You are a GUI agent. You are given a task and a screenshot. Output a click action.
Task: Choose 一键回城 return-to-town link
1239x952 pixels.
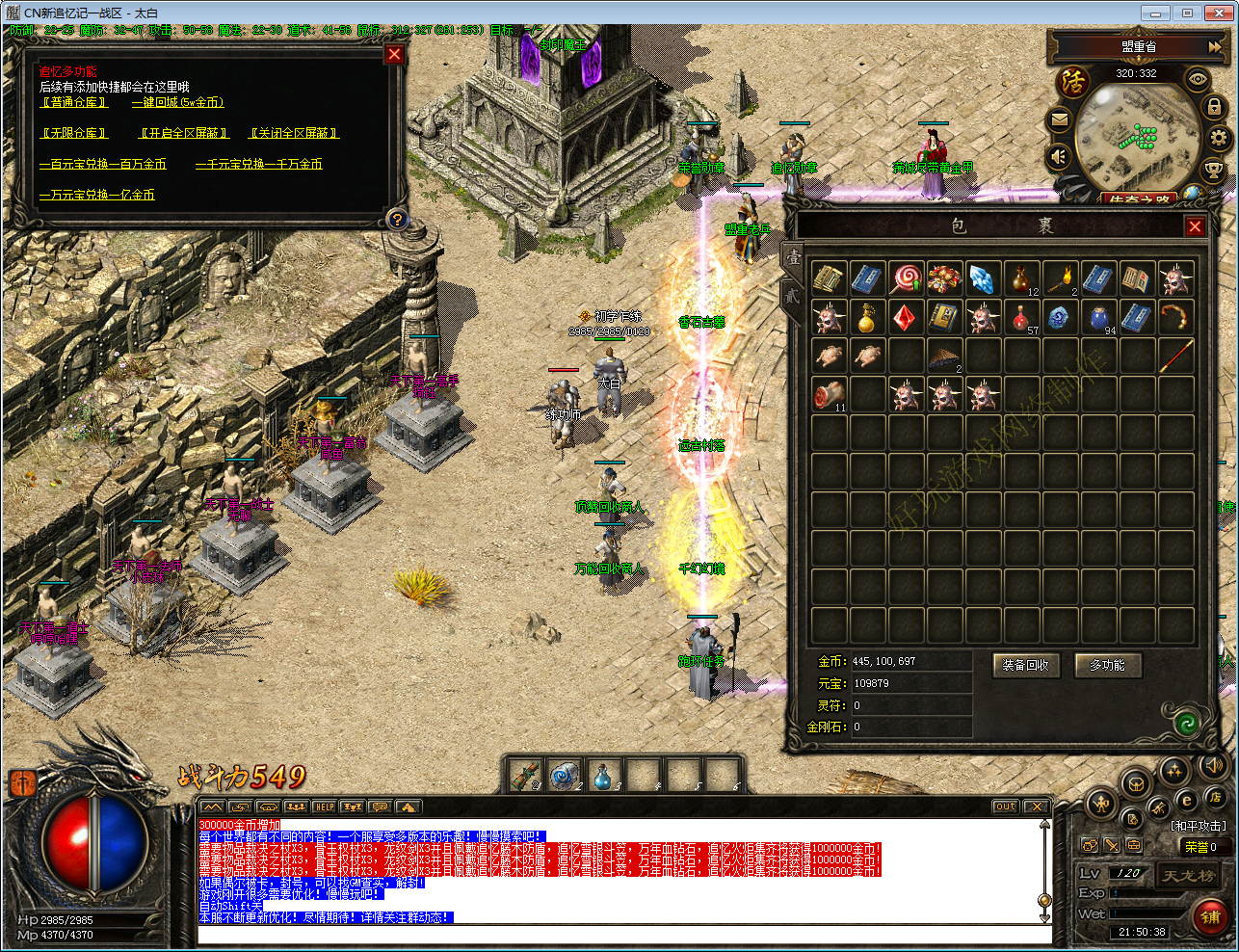[x=177, y=102]
